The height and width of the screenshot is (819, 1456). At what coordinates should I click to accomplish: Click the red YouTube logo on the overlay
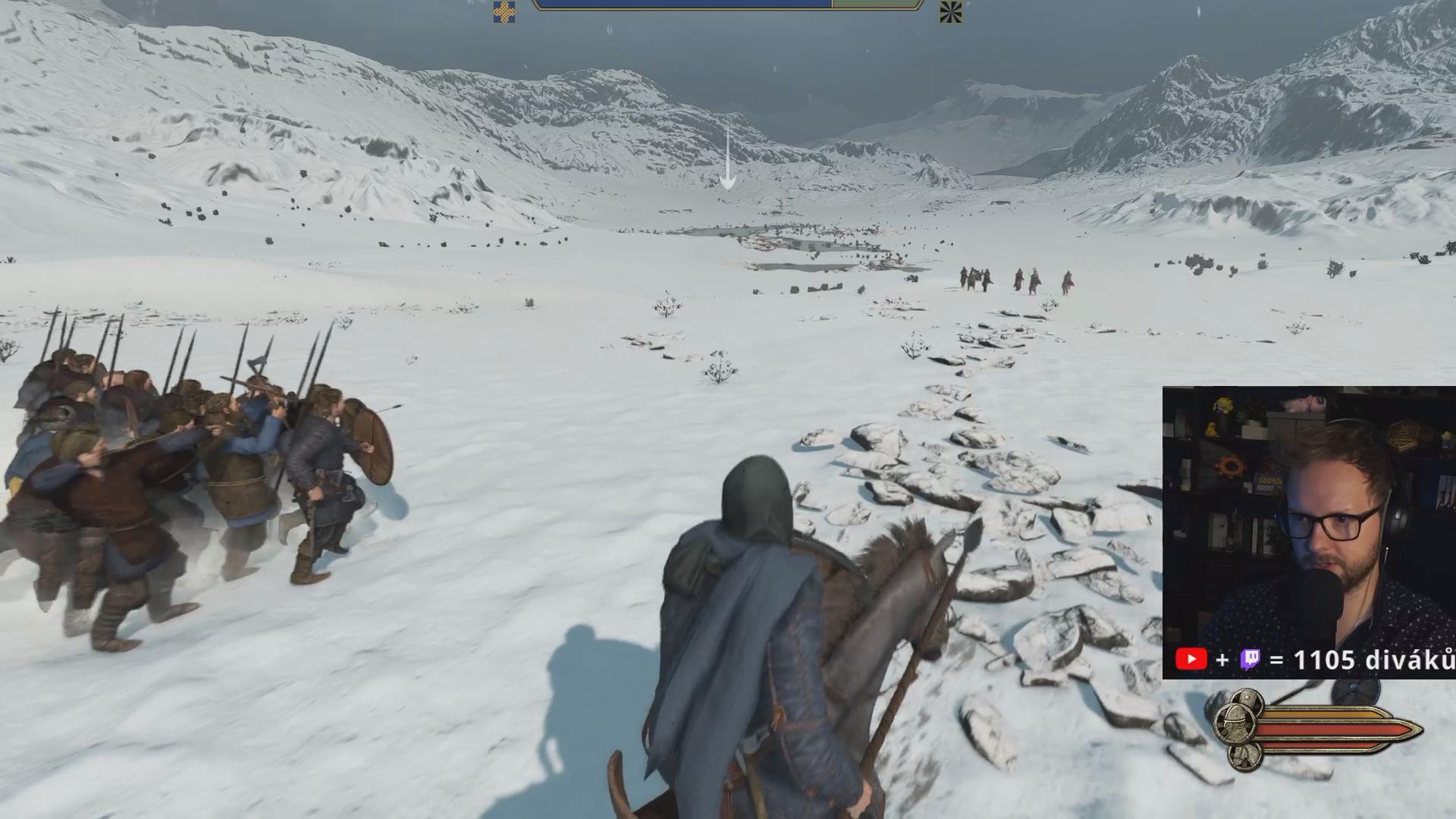click(1191, 660)
